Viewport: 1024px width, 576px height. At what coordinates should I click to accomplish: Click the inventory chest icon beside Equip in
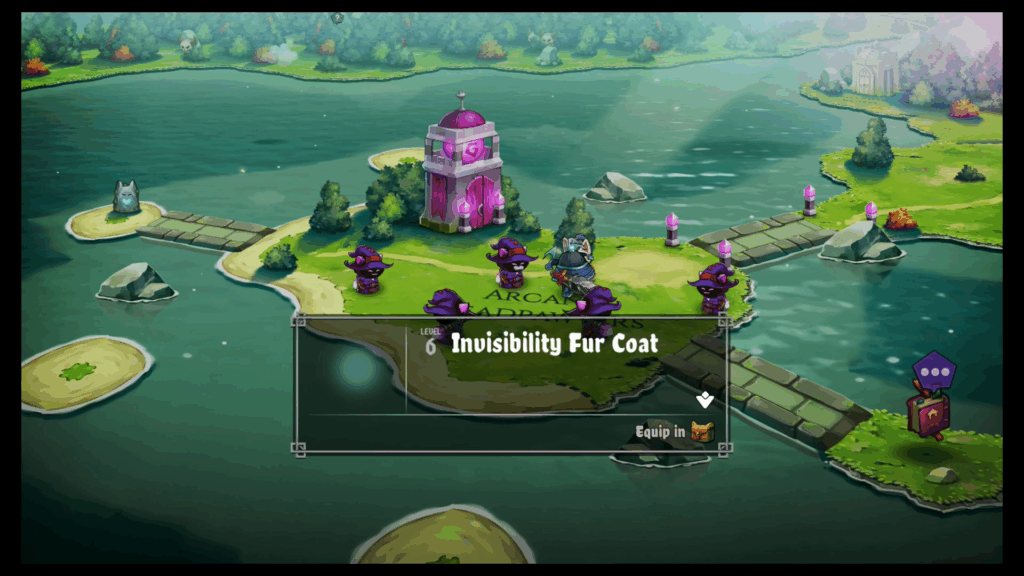[703, 432]
